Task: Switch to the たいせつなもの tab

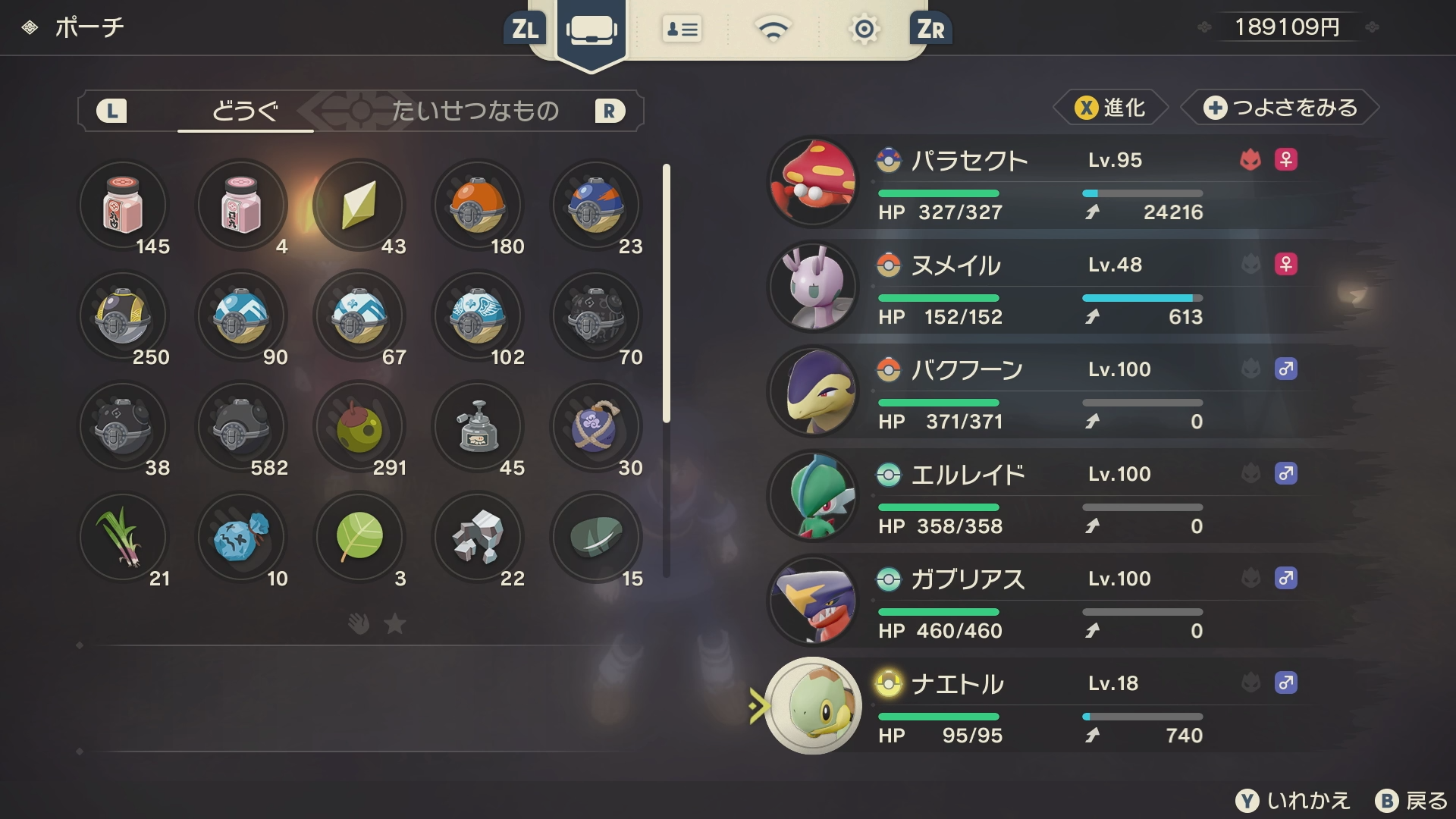Action: (475, 111)
